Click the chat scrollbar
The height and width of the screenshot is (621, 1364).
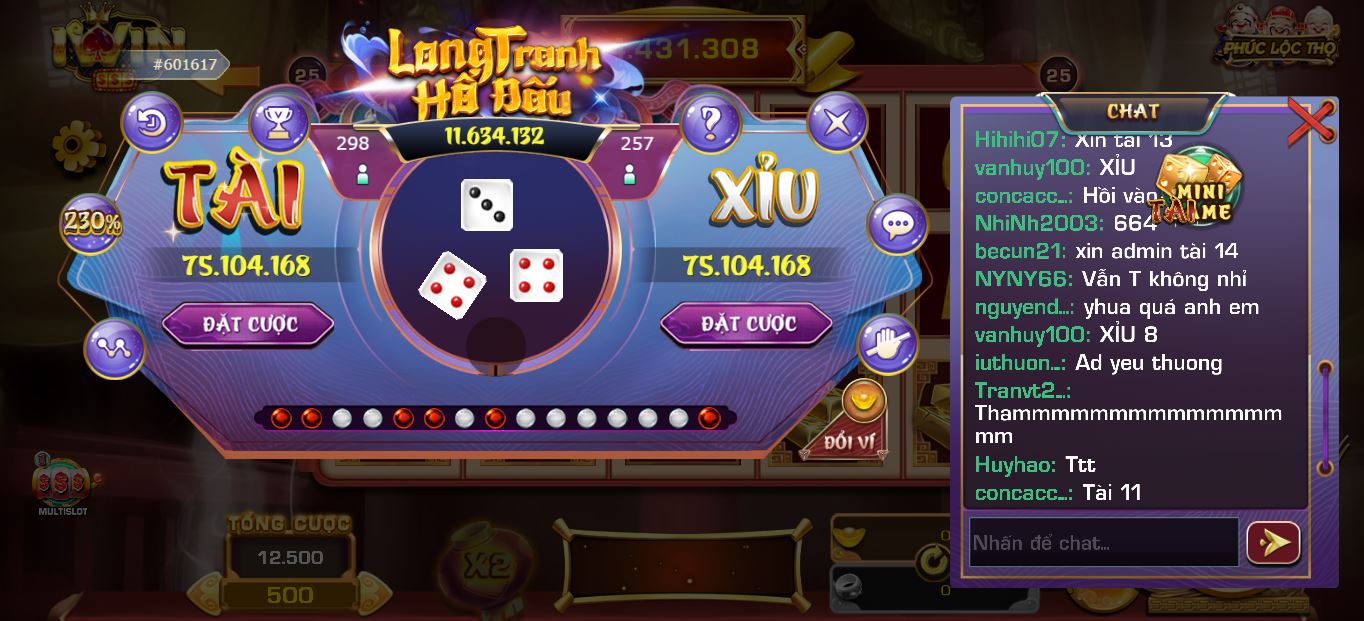coord(1325,418)
